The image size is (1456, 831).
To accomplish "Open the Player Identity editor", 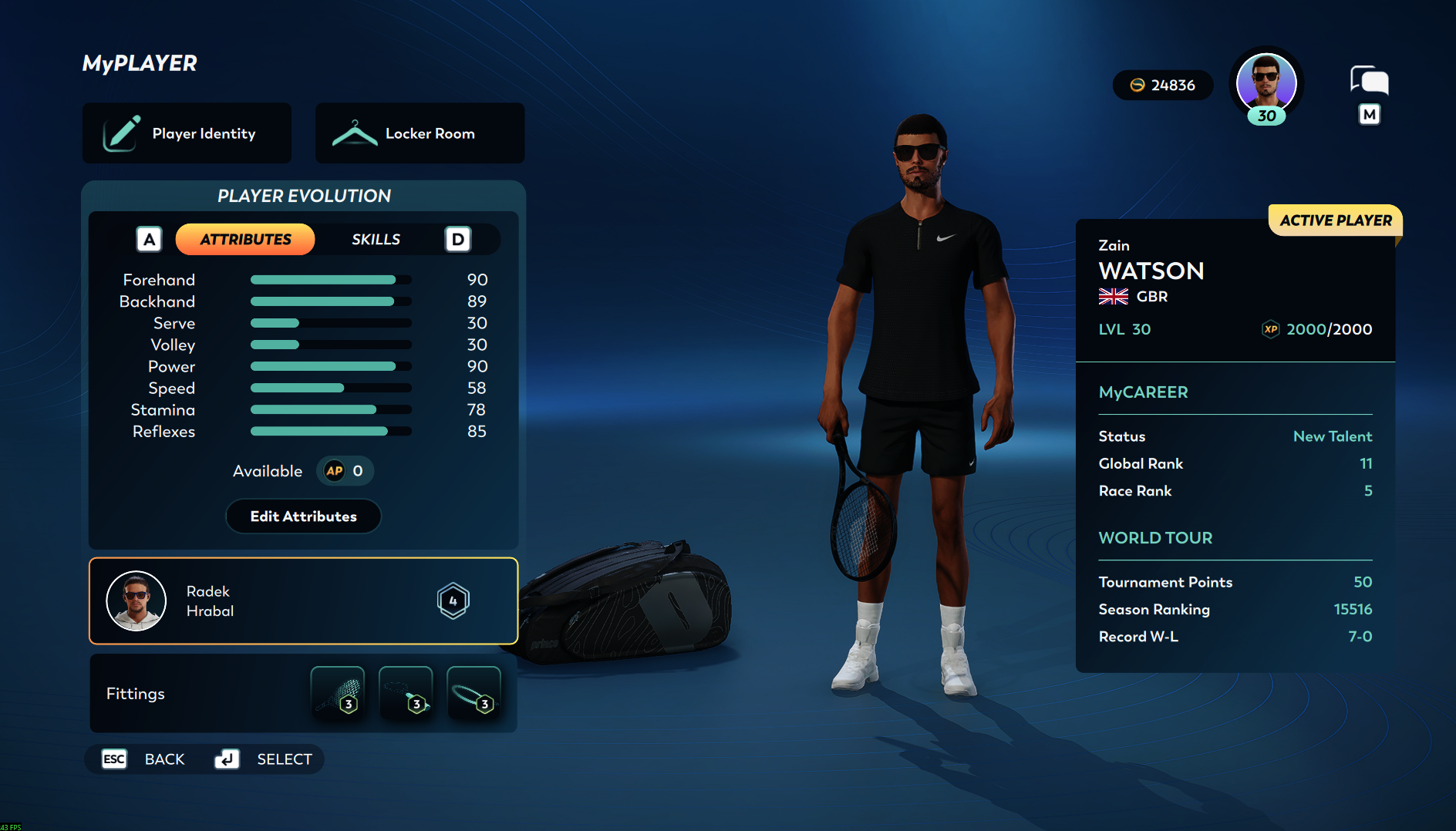I will point(187,133).
